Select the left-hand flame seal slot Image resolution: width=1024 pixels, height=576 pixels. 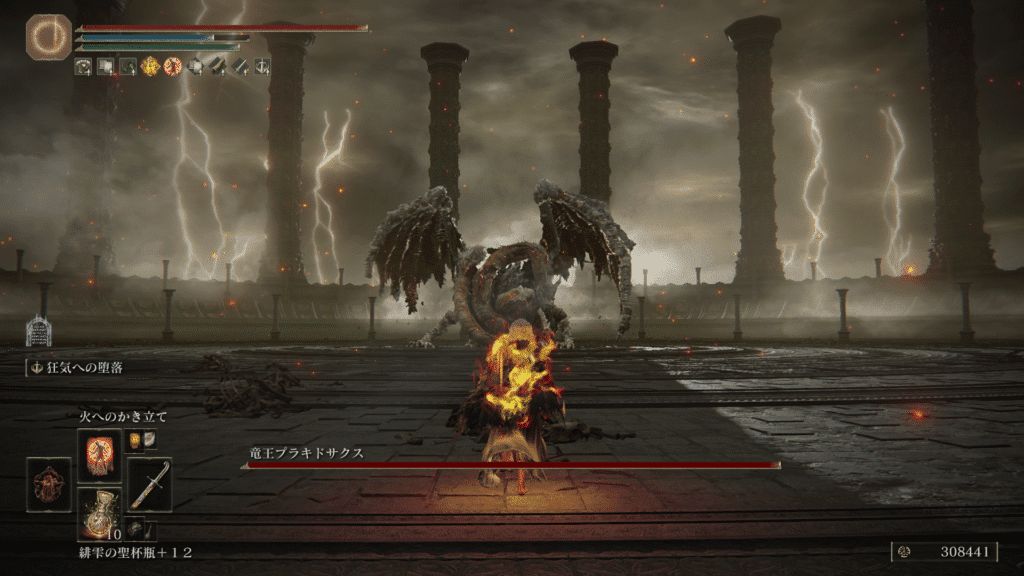(x=49, y=484)
